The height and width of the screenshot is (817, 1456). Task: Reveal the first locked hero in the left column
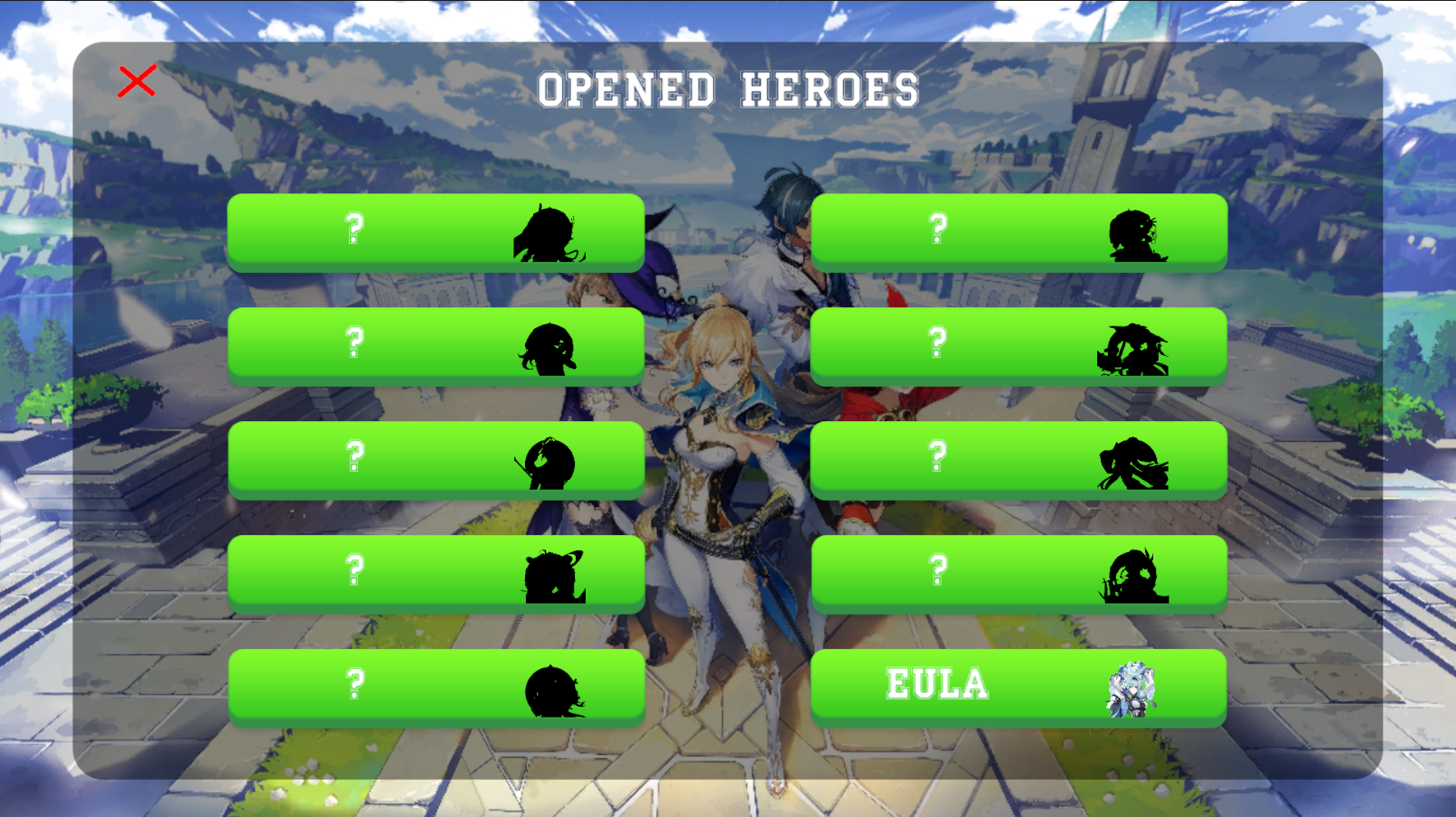(x=437, y=230)
